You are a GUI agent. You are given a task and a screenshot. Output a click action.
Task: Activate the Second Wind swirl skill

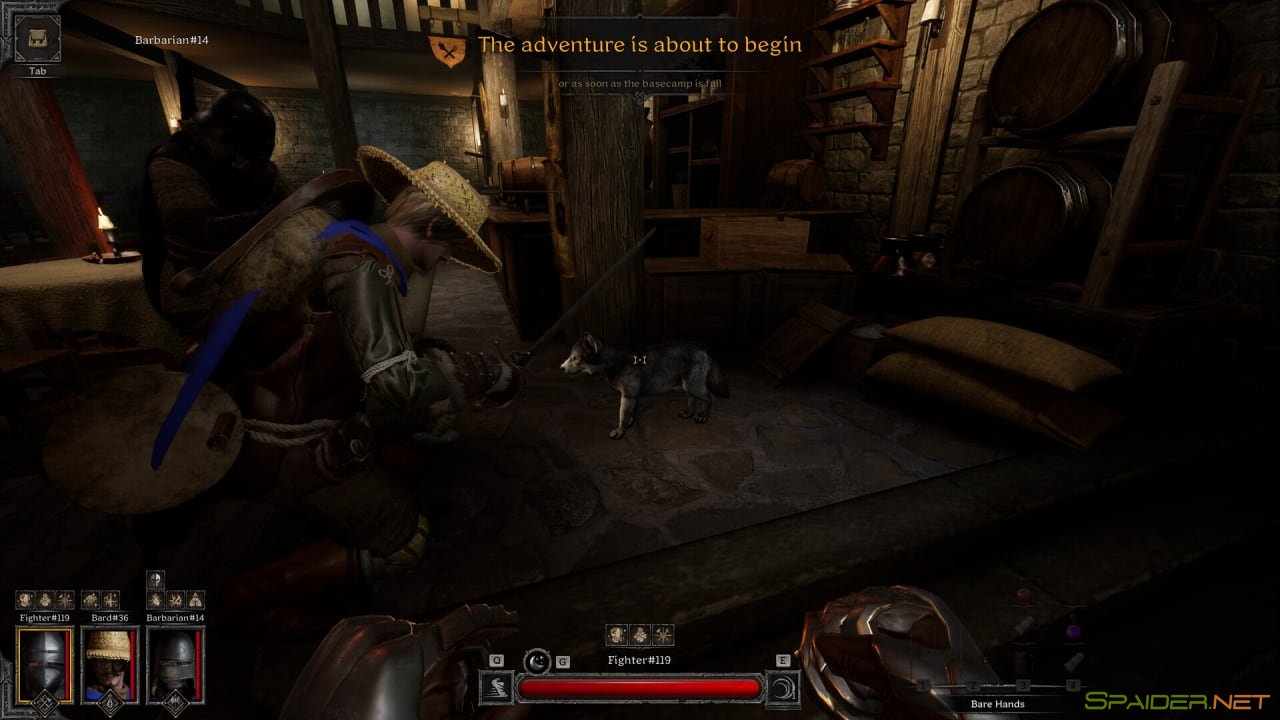click(x=781, y=687)
